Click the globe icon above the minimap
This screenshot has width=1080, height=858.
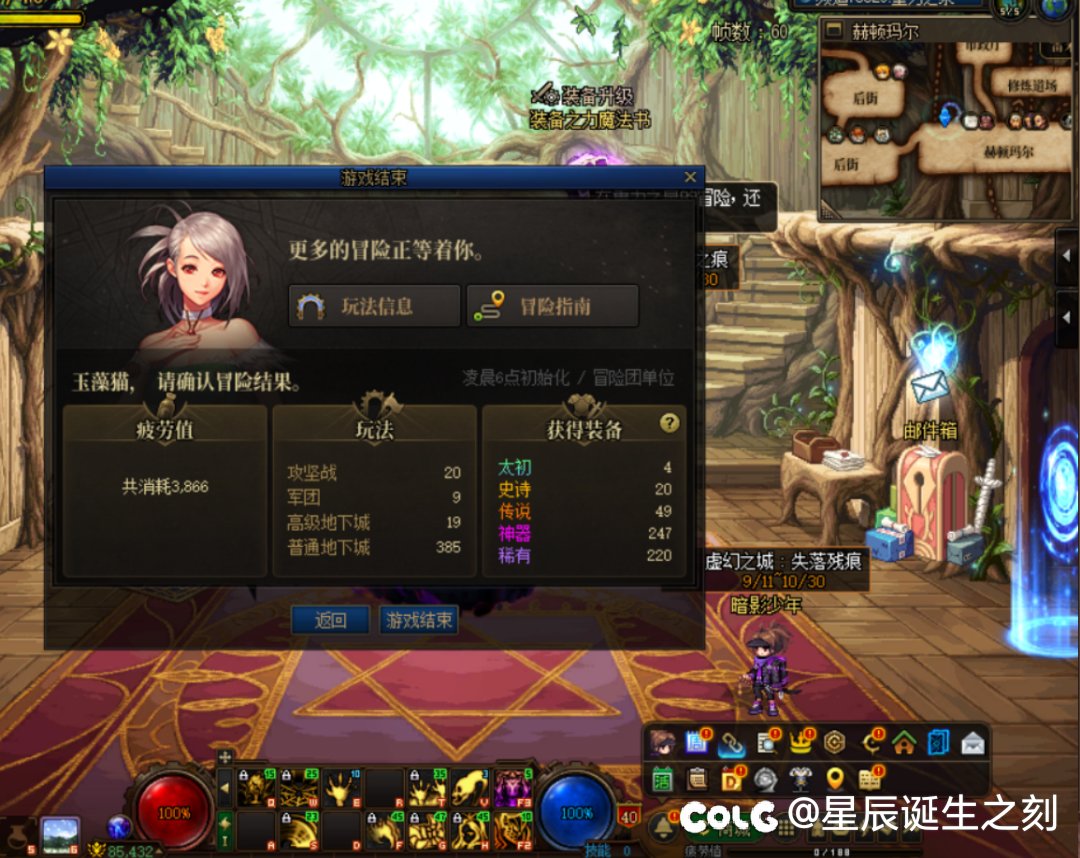click(x=1057, y=8)
